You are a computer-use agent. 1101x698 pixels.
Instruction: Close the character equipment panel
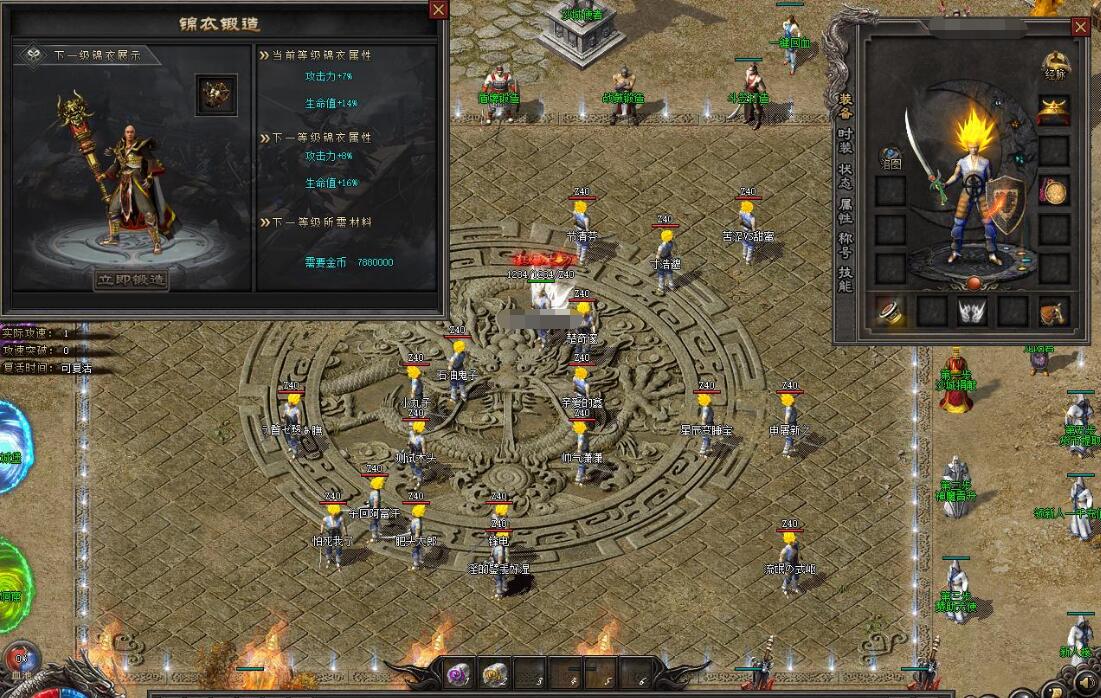point(1080,27)
